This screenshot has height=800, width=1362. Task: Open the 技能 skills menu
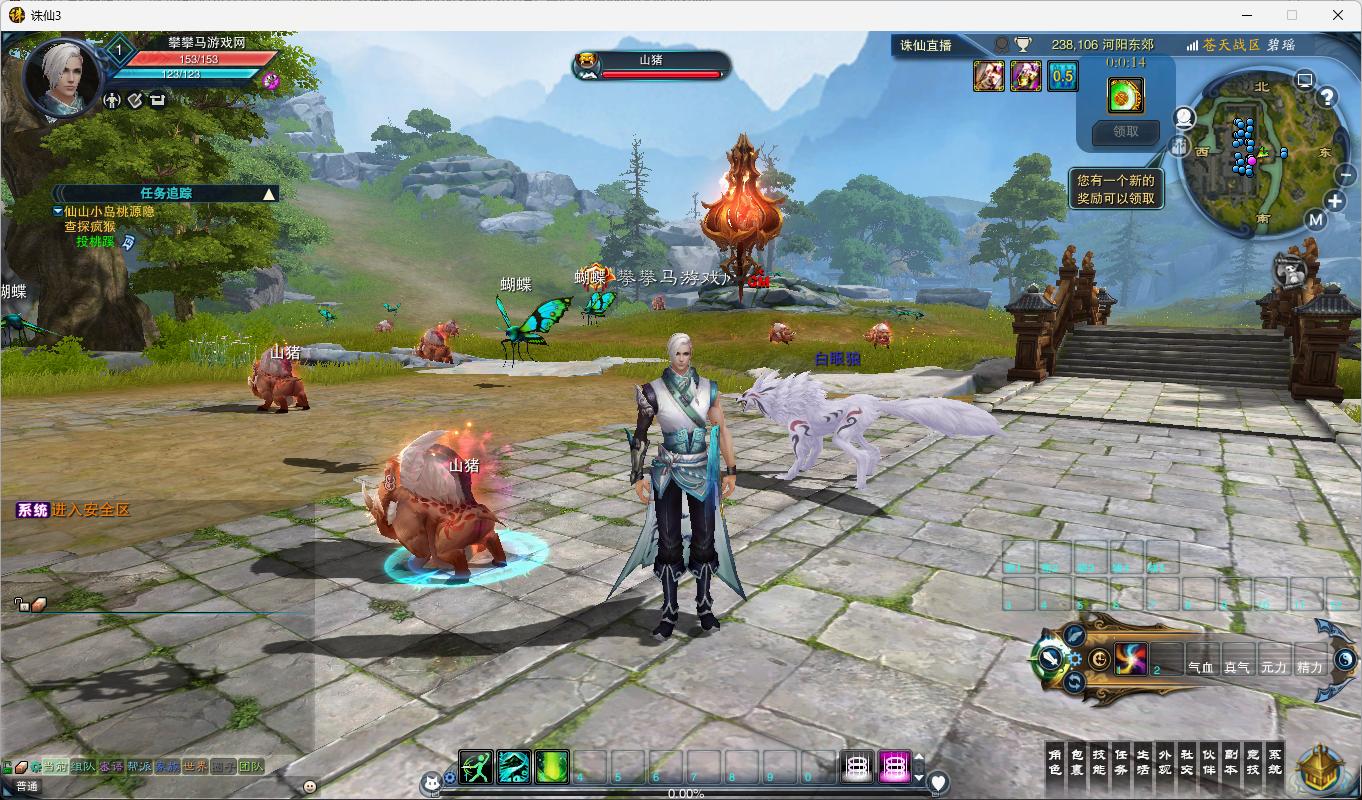(x=1100, y=761)
